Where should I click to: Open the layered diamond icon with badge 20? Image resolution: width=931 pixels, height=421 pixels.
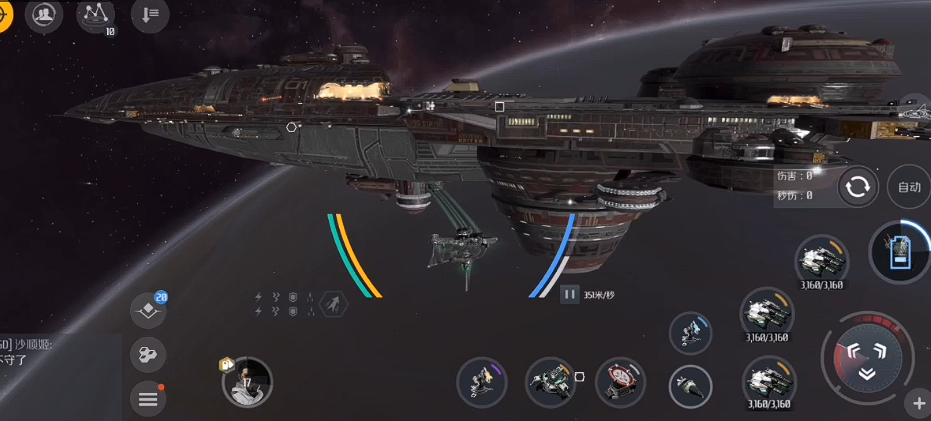click(148, 312)
